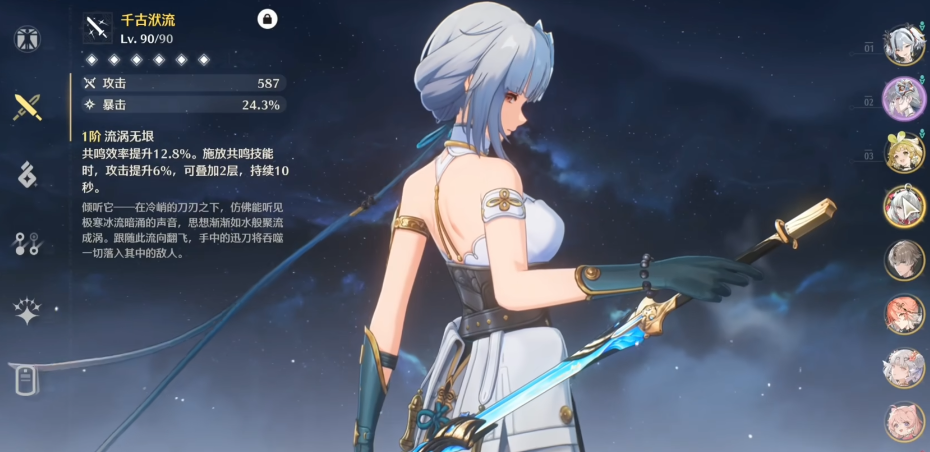The image size is (930, 452).
Task: Toggle the weapon lock icon
Action: (x=267, y=19)
